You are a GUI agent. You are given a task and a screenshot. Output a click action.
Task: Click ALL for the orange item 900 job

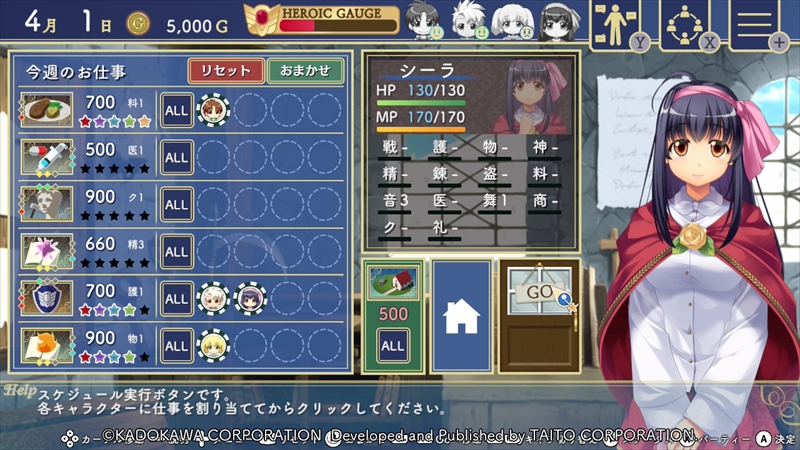(177, 346)
